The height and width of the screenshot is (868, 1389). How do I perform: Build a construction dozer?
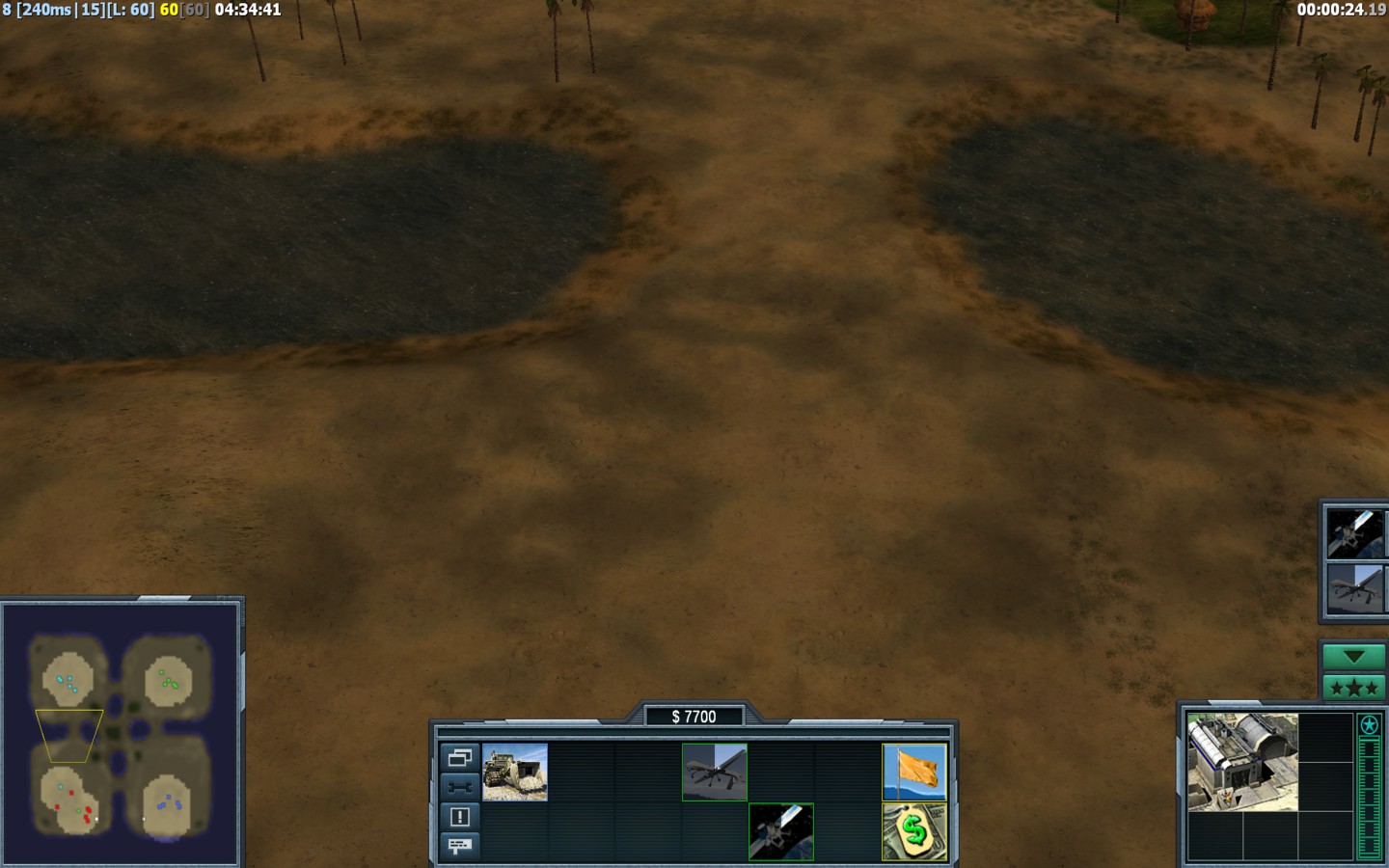pyautogui.click(x=515, y=772)
